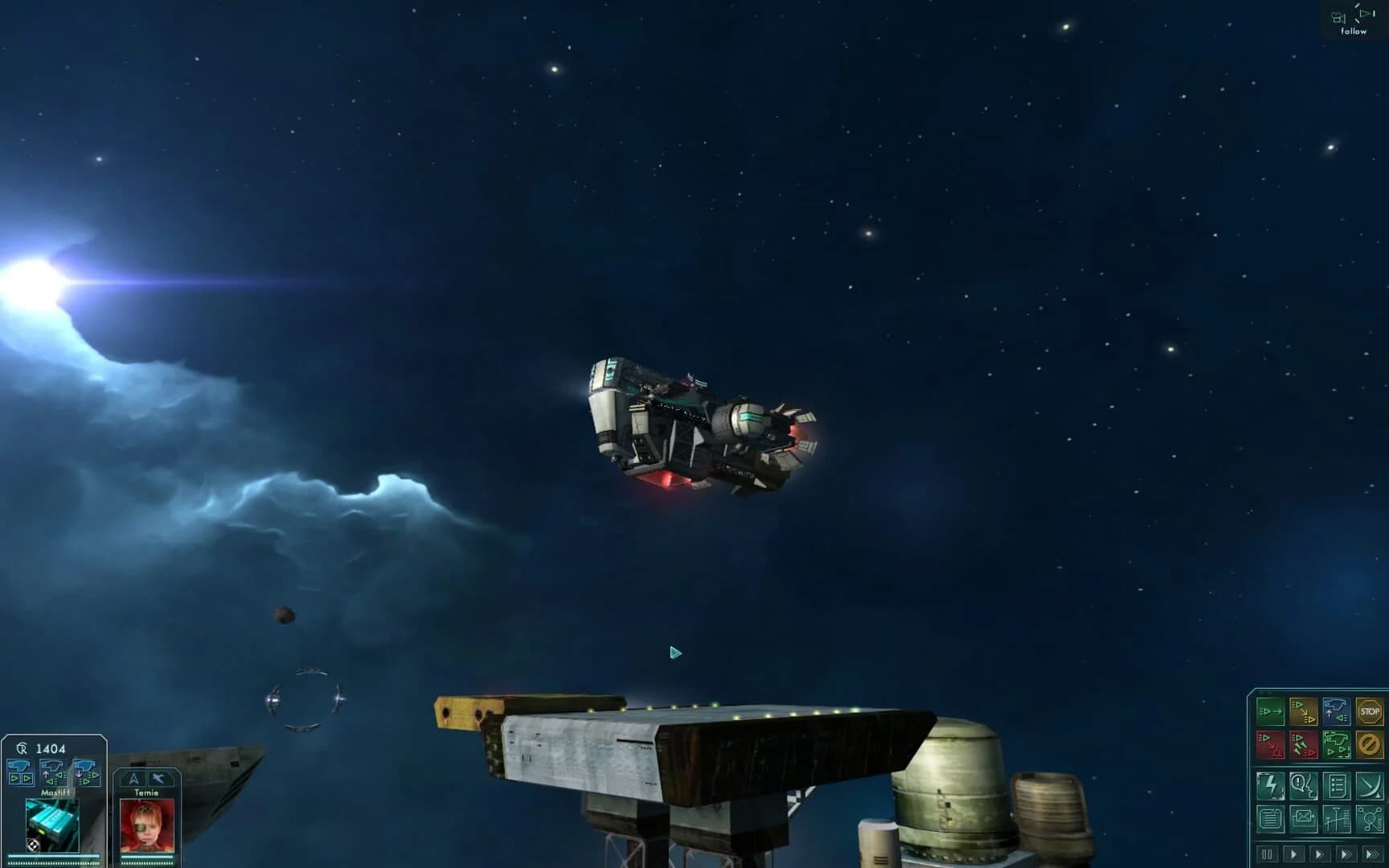Open the messages envelope icon
This screenshot has height=868, width=1389.
tap(1304, 819)
